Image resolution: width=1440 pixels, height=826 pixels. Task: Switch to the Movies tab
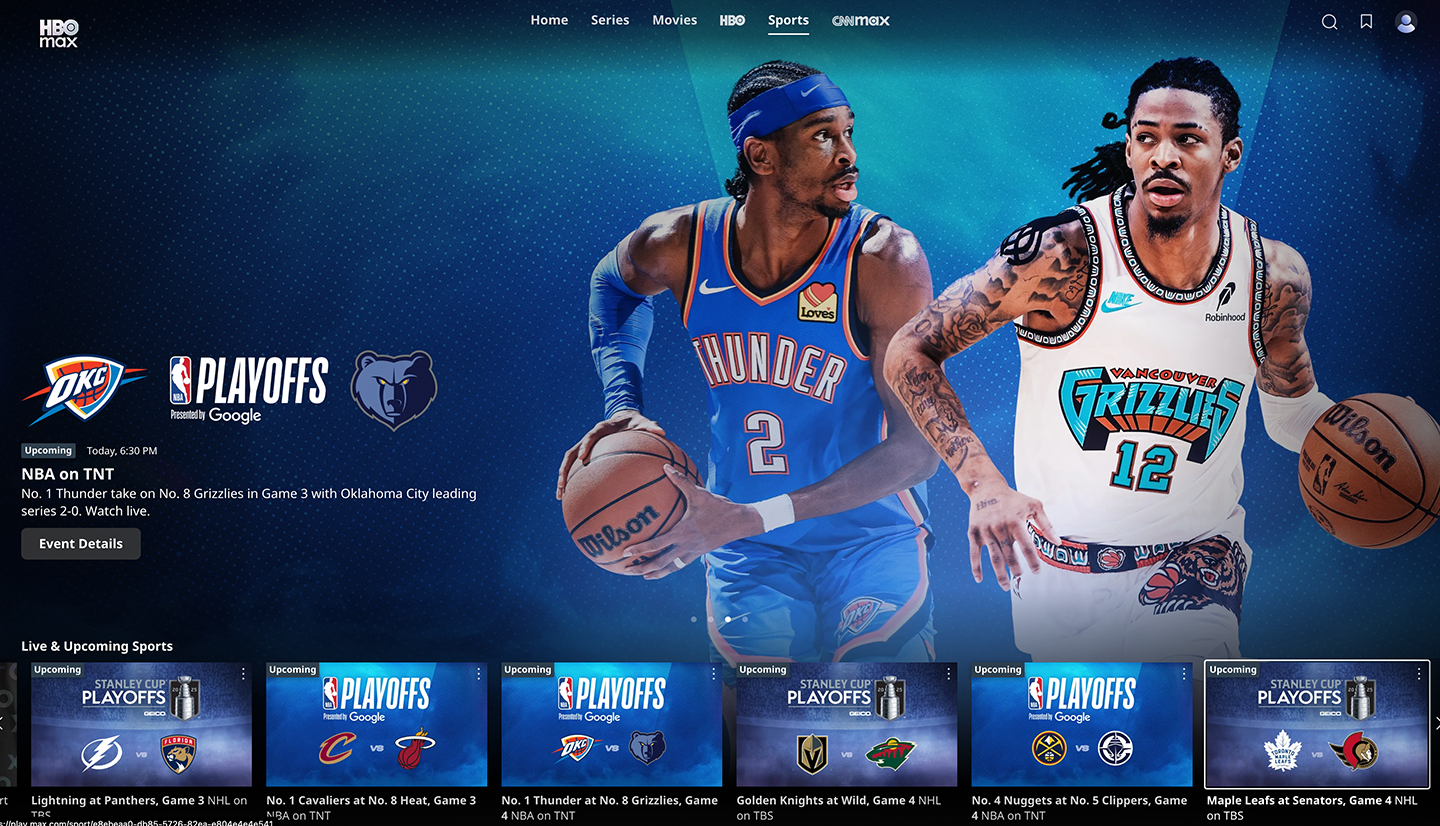674,19
